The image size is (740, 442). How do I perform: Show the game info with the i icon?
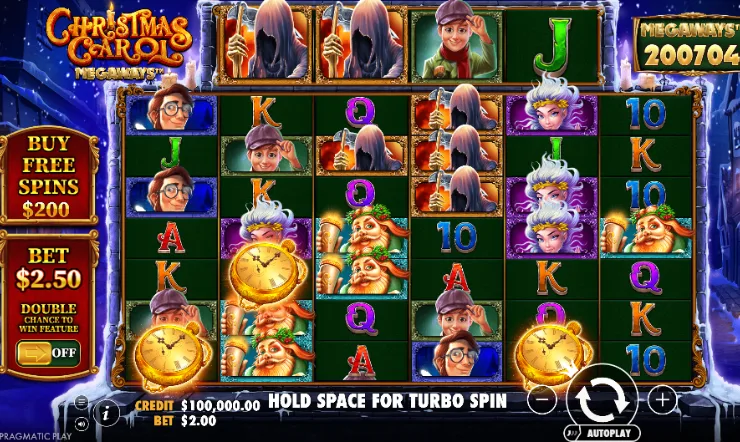(x=108, y=411)
